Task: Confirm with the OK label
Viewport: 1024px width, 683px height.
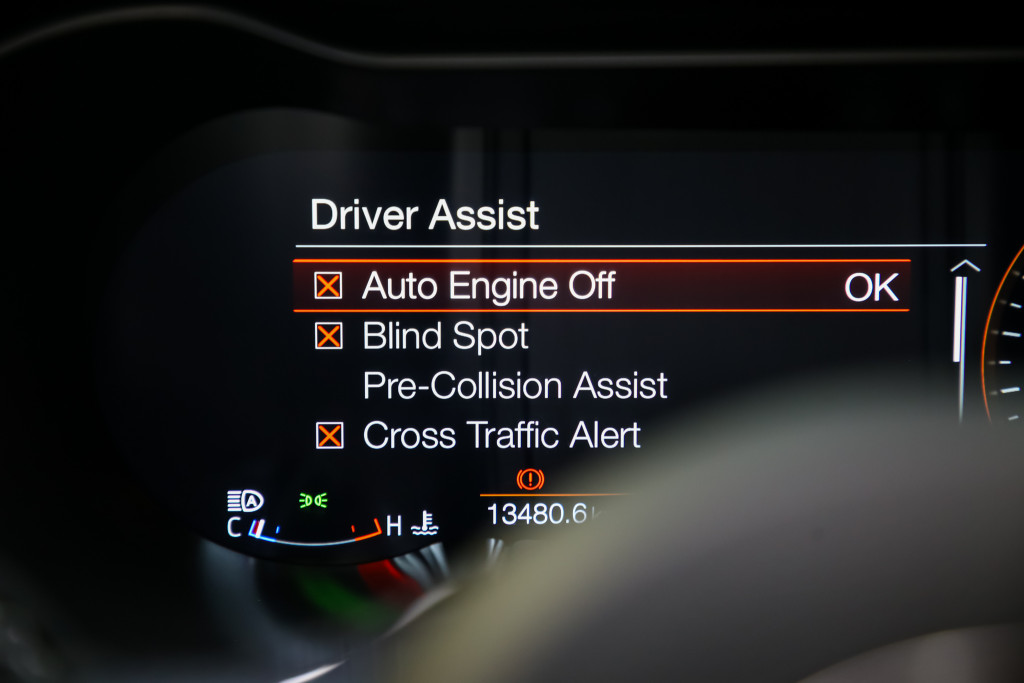Action: (871, 288)
